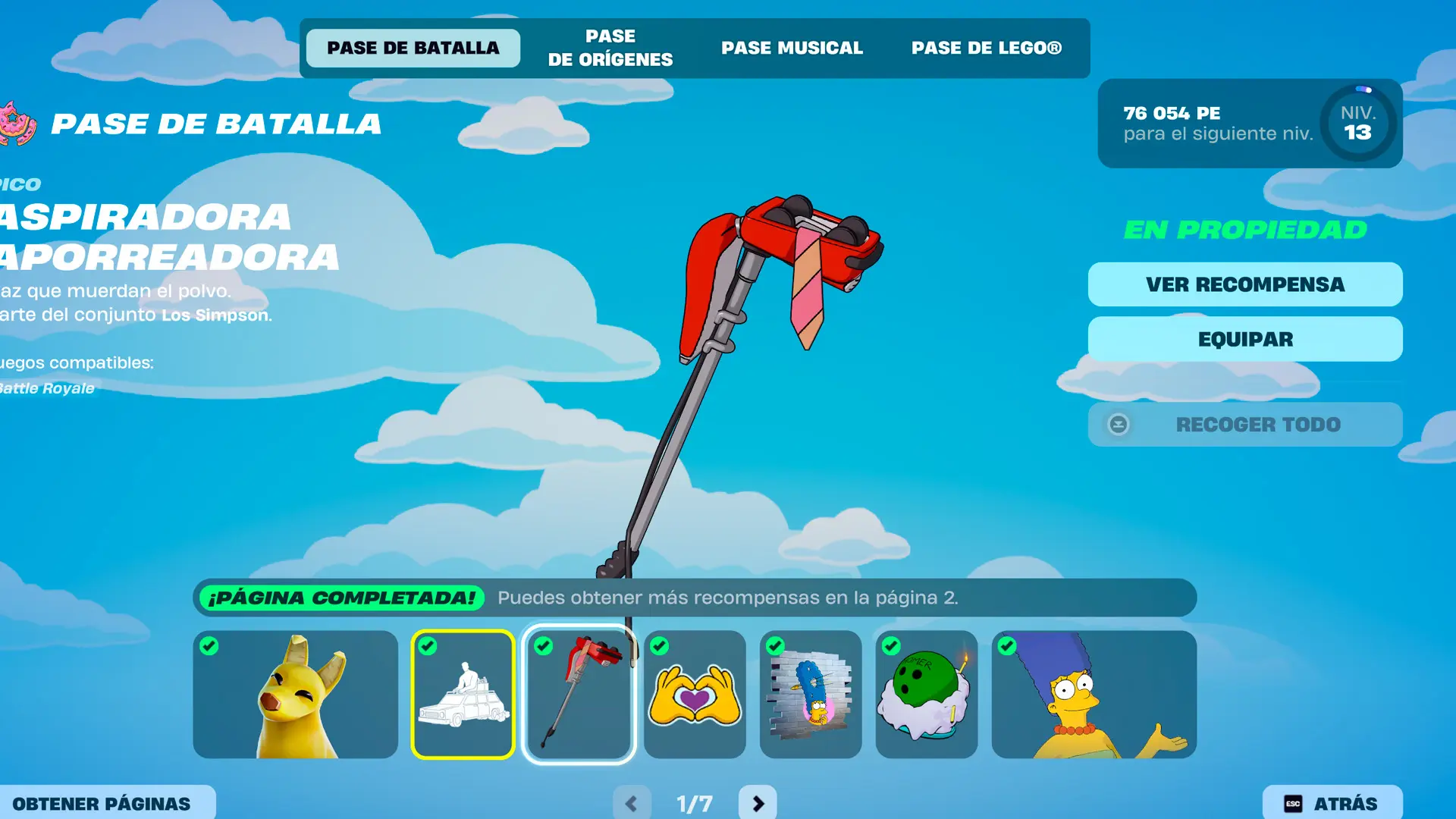Screen dimensions: 1456x819
Task: Open Obtener Páginas
Action: 102,803
